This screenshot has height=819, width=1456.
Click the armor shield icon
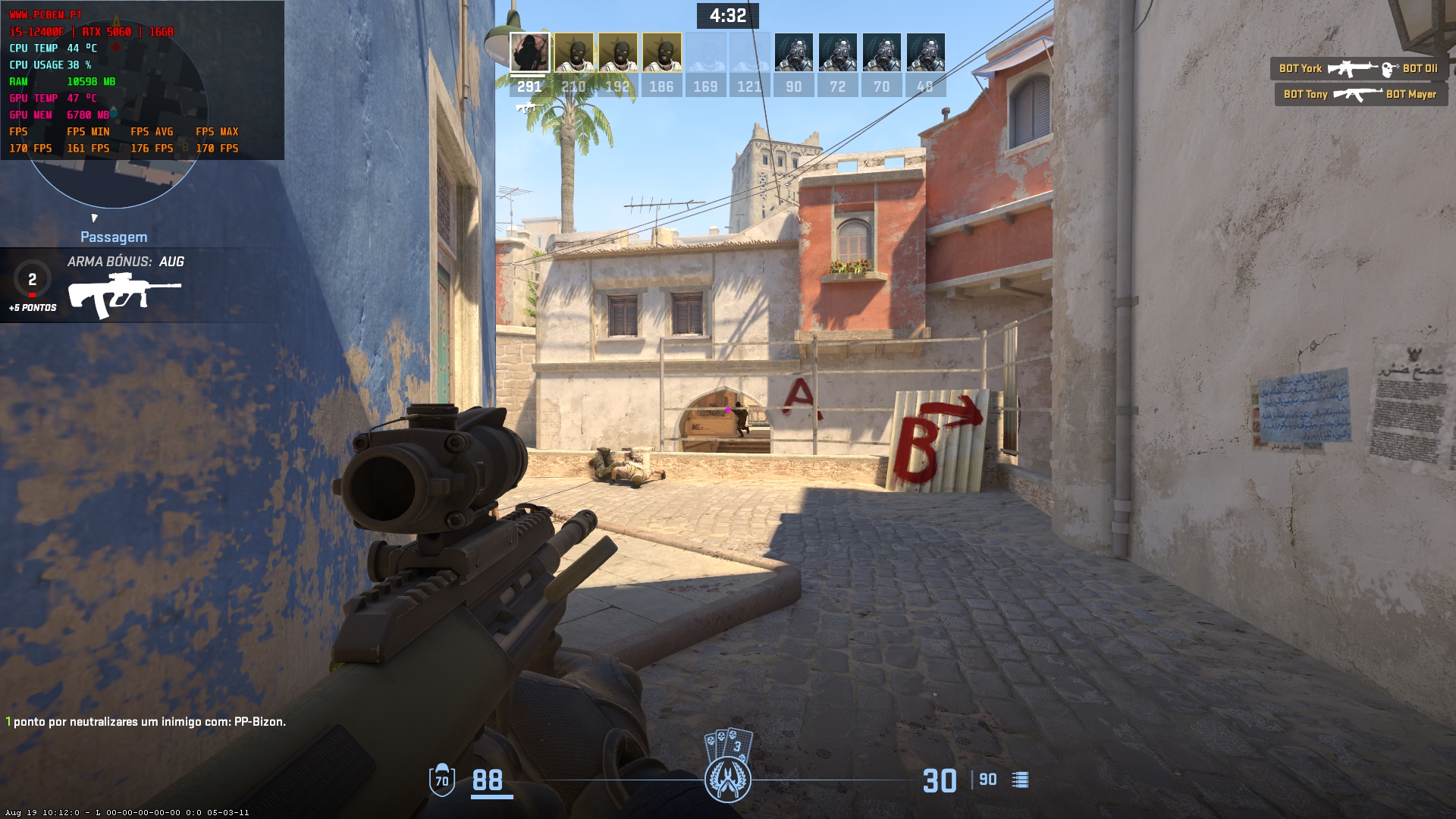coord(441,780)
